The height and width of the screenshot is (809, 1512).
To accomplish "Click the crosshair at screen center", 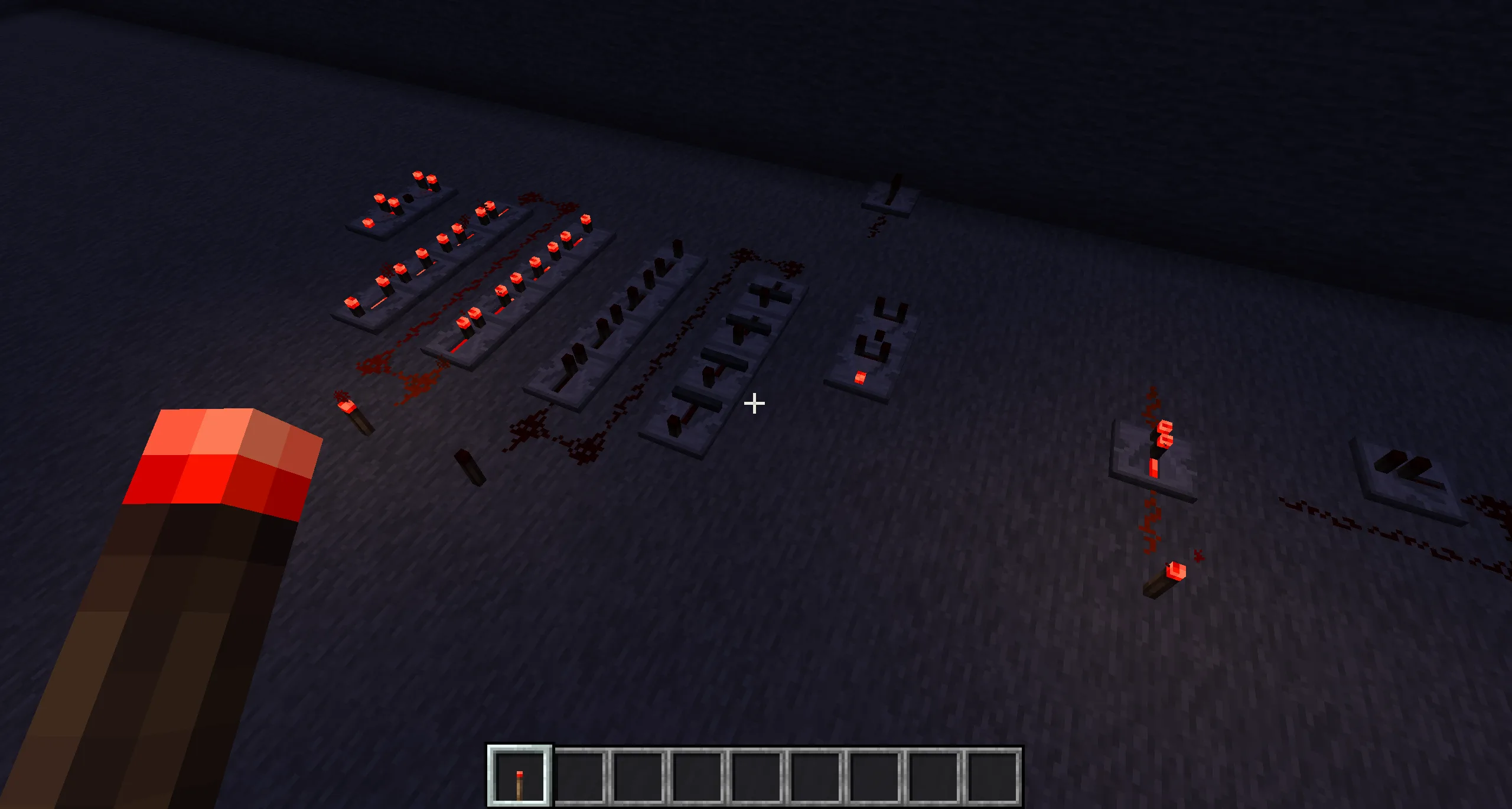I will click(755, 404).
